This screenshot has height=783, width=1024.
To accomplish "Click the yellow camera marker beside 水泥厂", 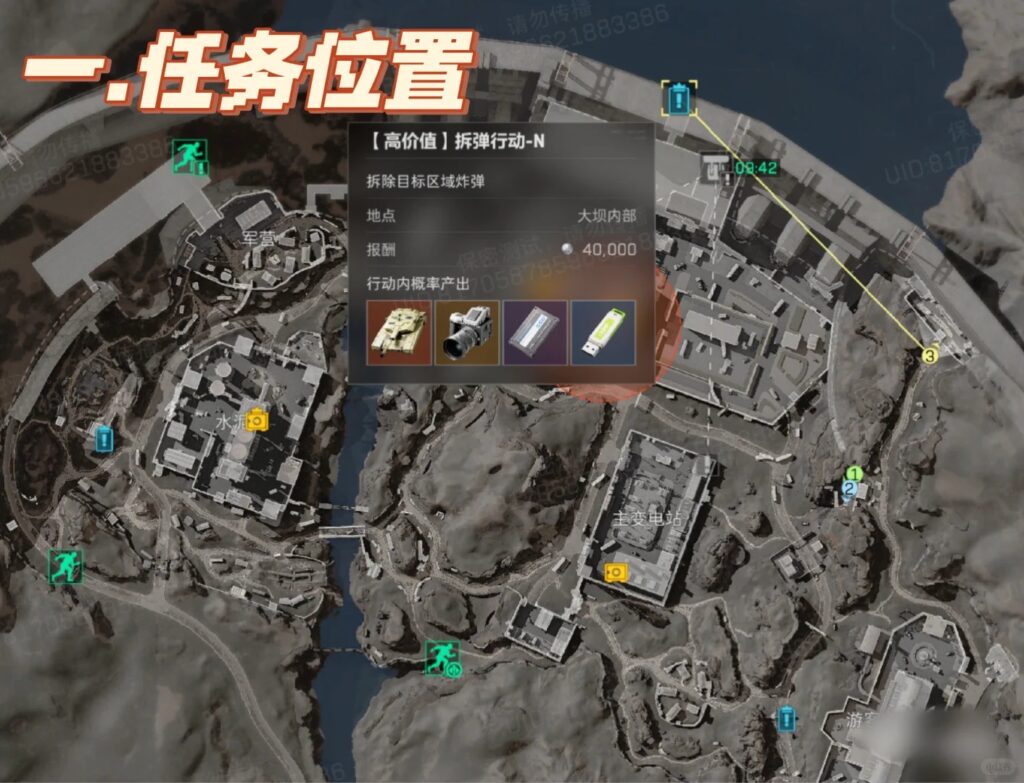I will 258,419.
